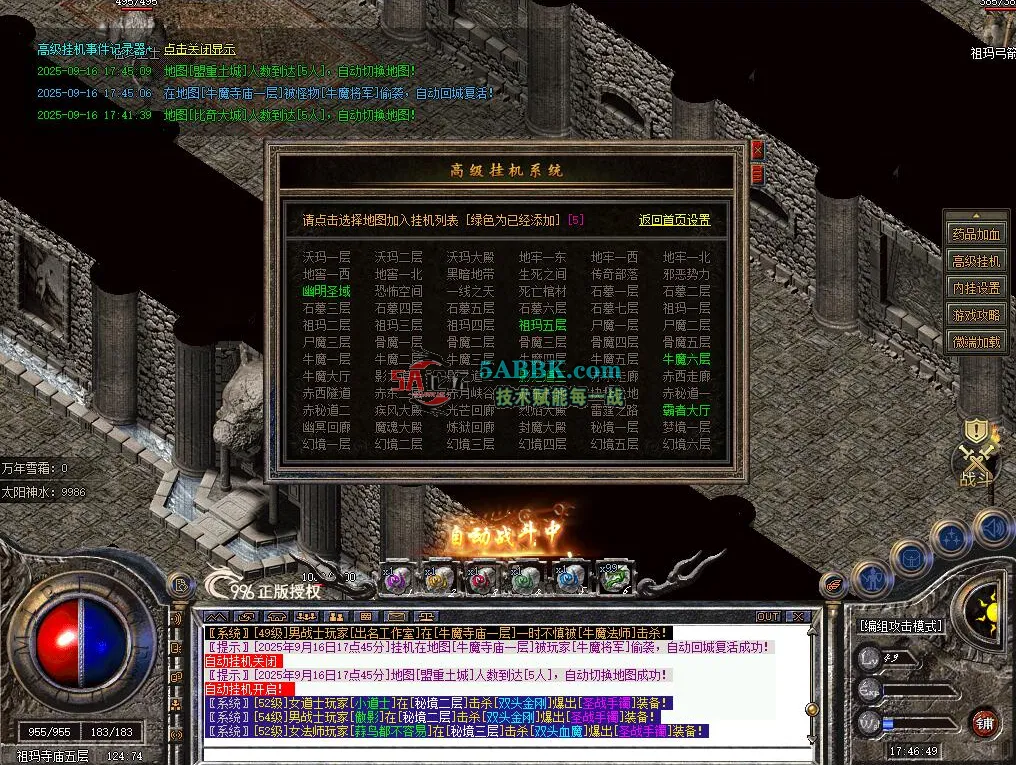Add the 地牢一北 map to the list

687,257
